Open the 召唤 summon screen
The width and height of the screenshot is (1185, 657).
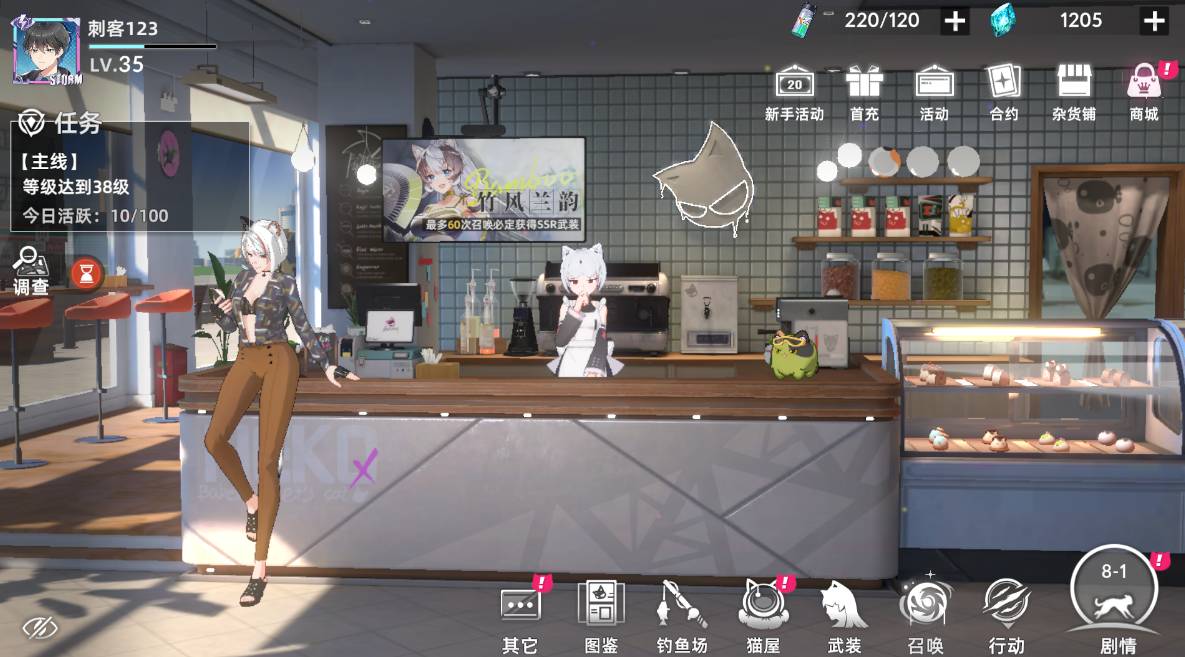click(x=924, y=616)
